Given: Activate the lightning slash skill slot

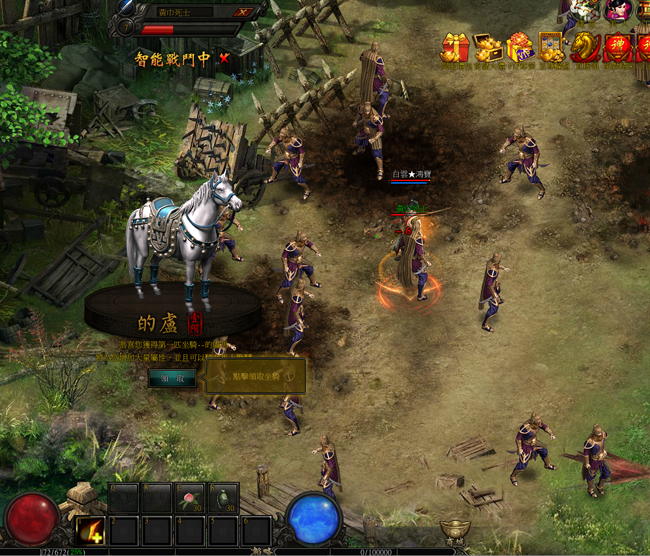Looking at the screenshot, I should coord(91,529).
